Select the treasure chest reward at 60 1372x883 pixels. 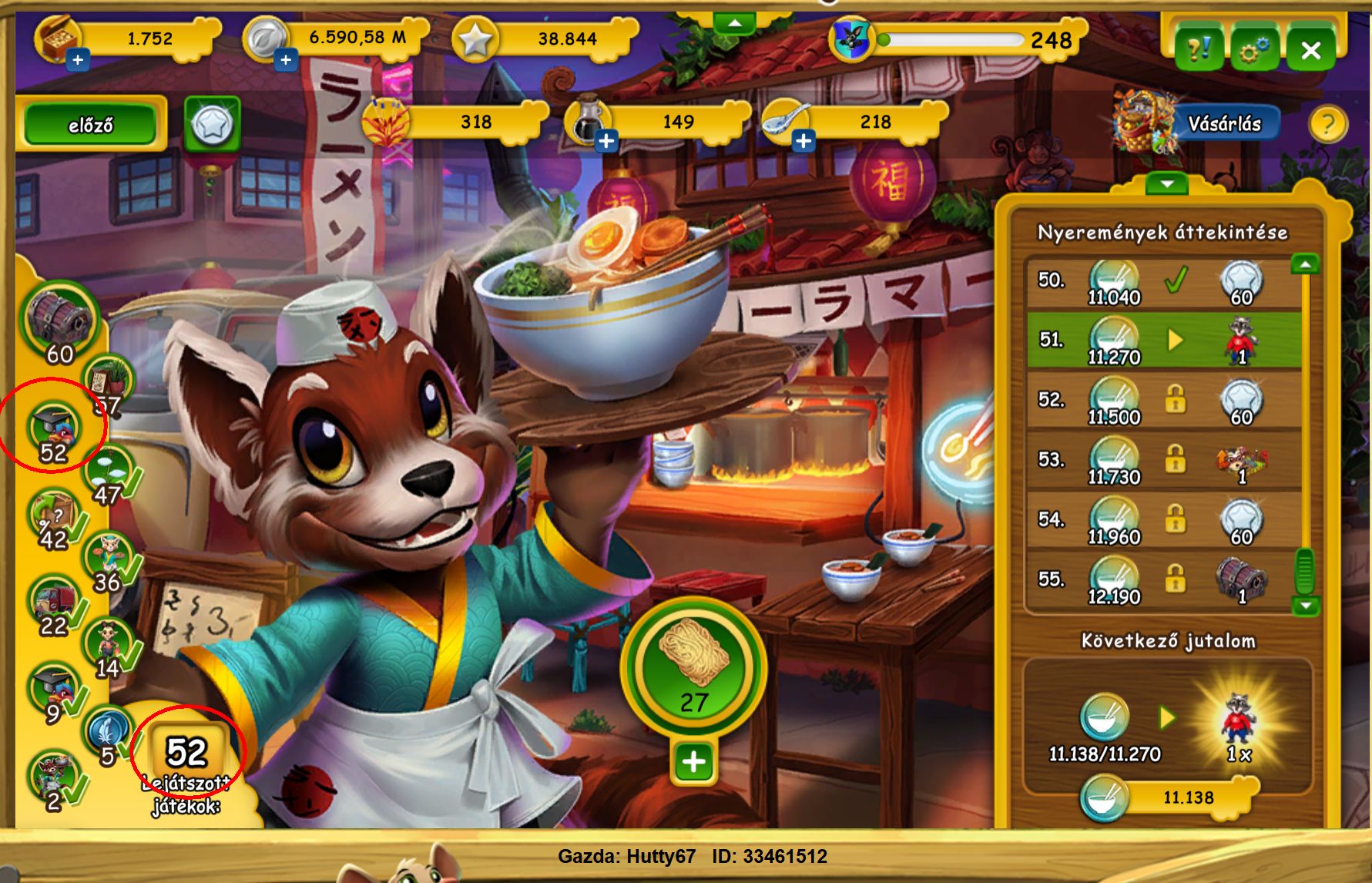tap(59, 324)
